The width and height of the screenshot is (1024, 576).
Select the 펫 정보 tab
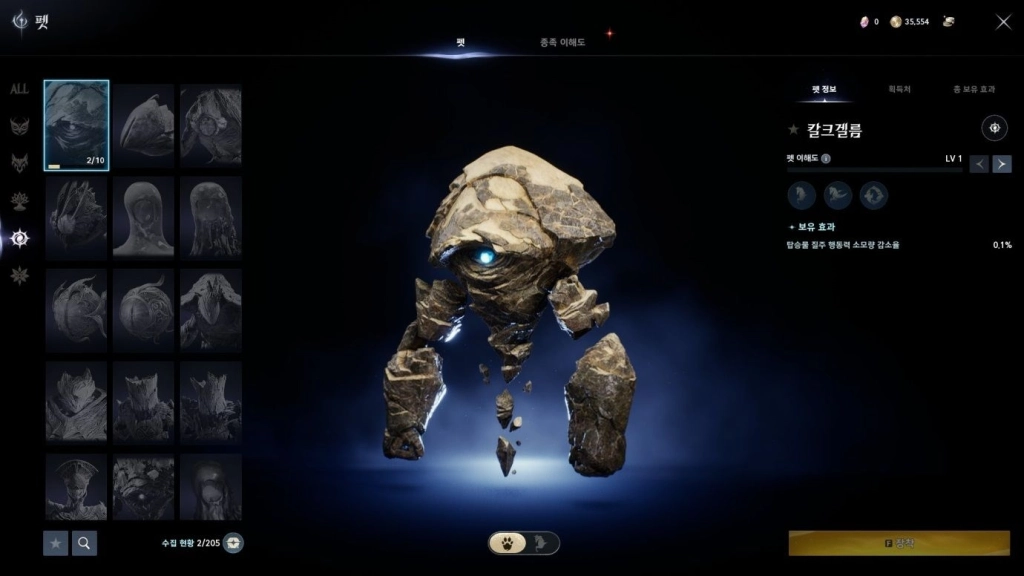coord(824,89)
